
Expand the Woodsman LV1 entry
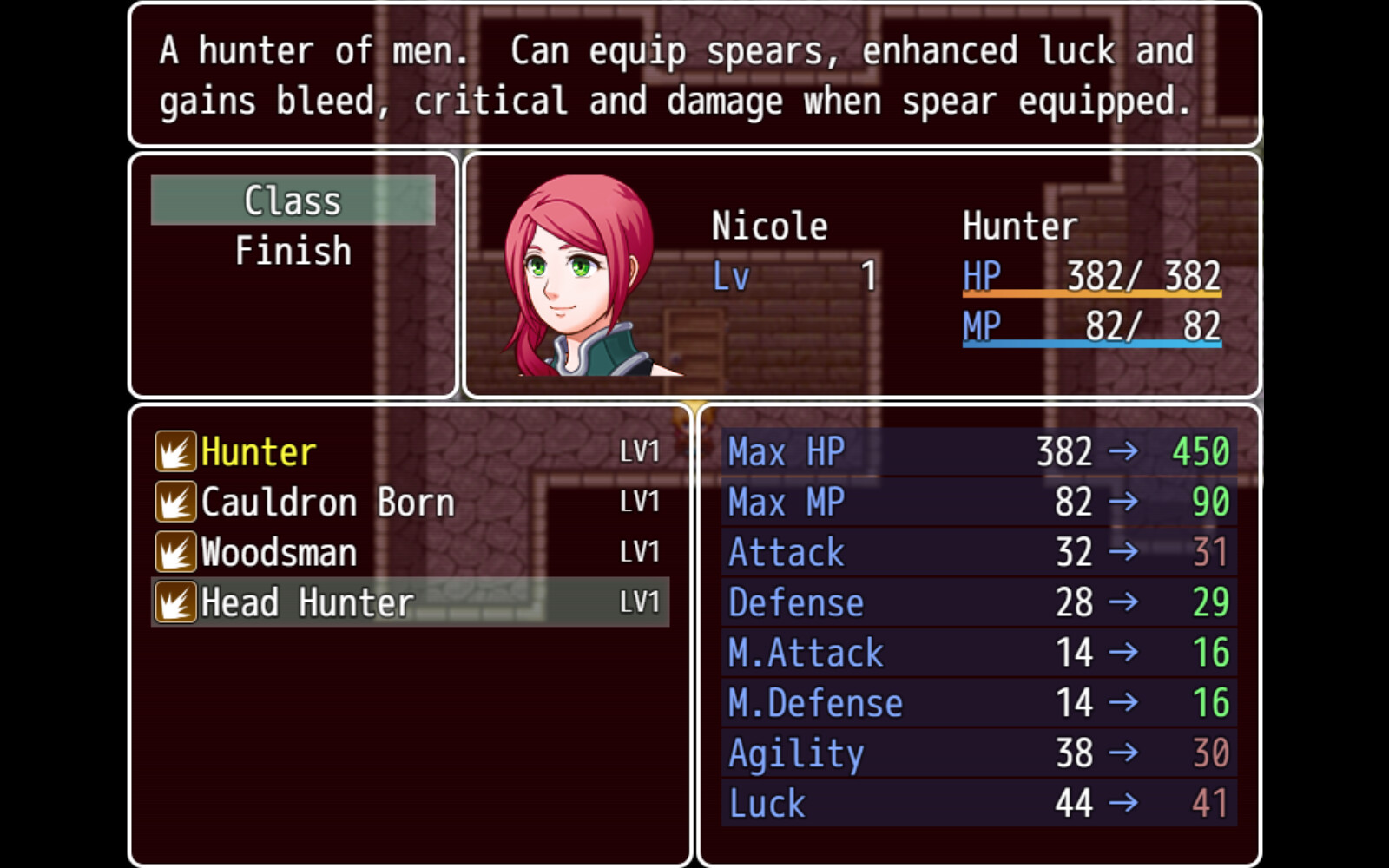tap(639, 551)
